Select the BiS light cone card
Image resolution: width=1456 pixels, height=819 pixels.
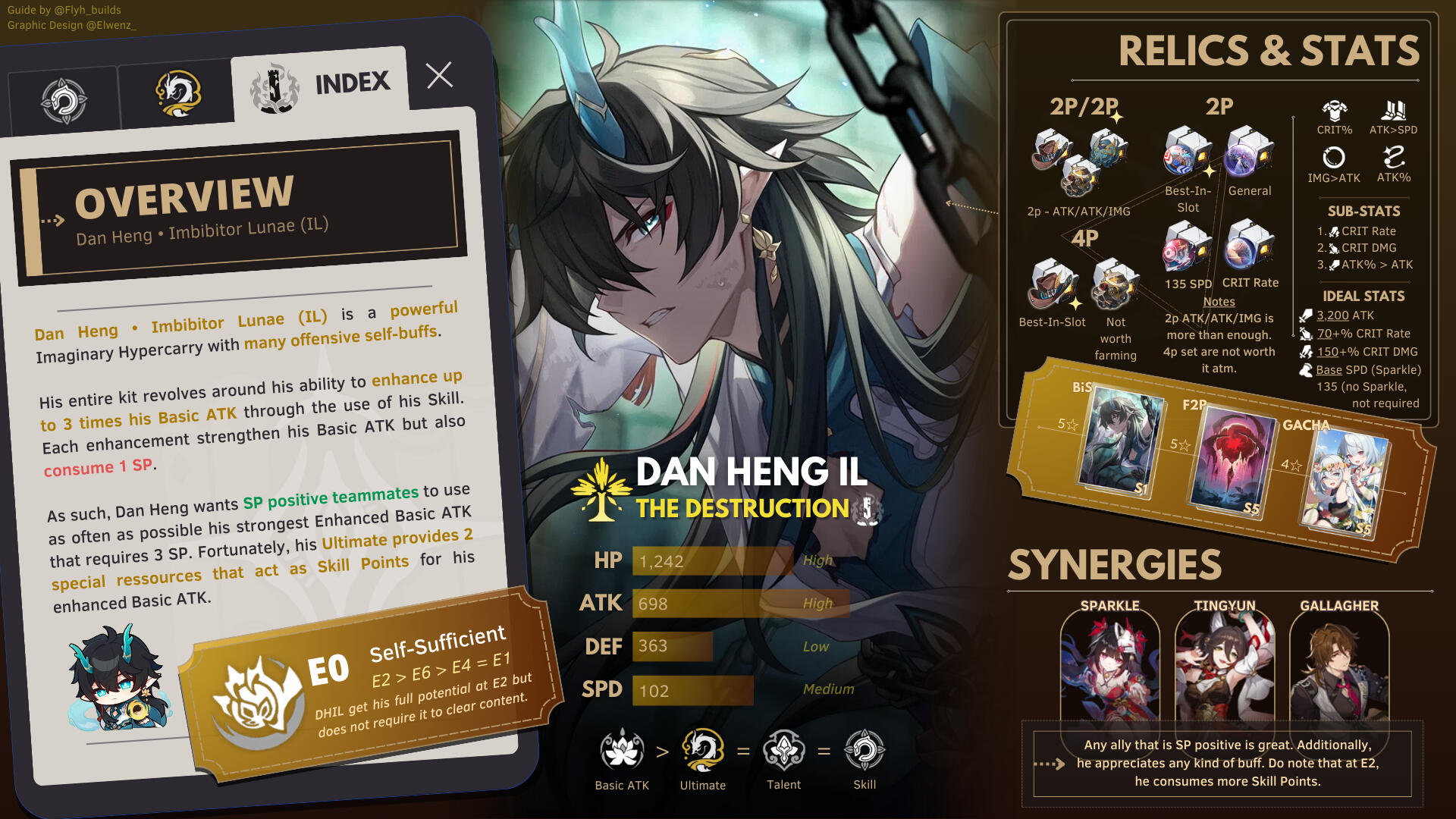pos(1120,442)
